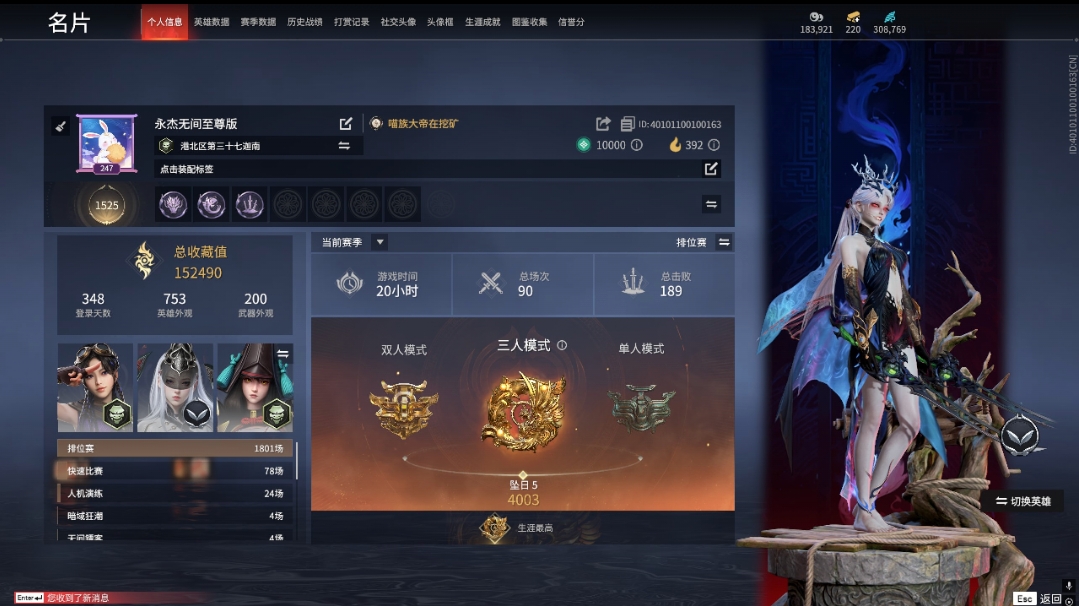Switch to the 英雄数据 tab
The image size is (1079, 606).
[211, 22]
